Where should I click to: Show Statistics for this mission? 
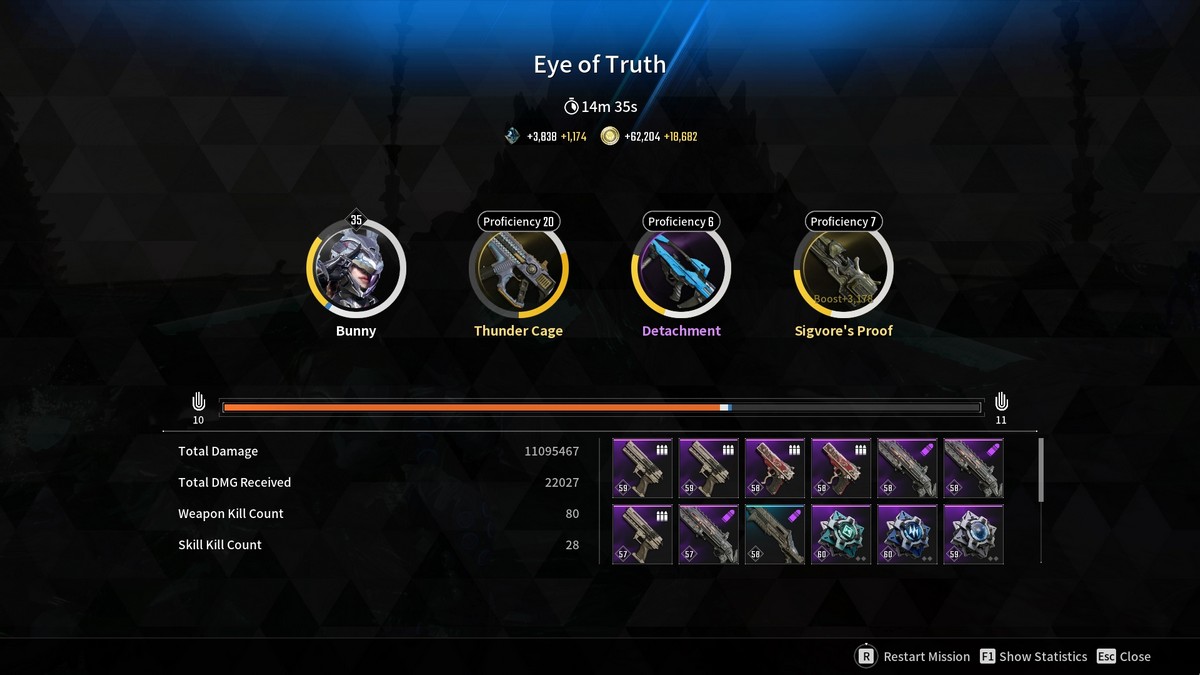point(1033,657)
